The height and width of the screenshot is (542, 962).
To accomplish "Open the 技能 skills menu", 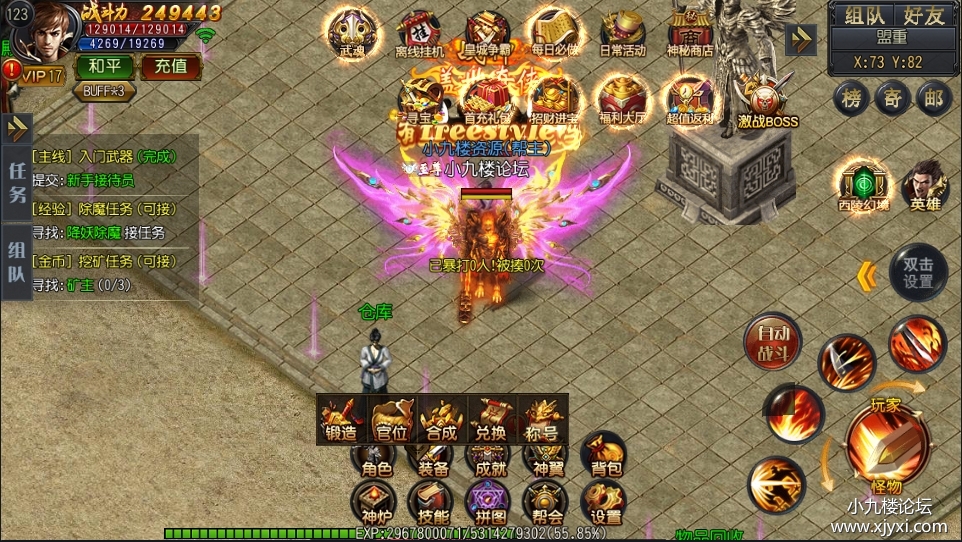I will (x=433, y=503).
